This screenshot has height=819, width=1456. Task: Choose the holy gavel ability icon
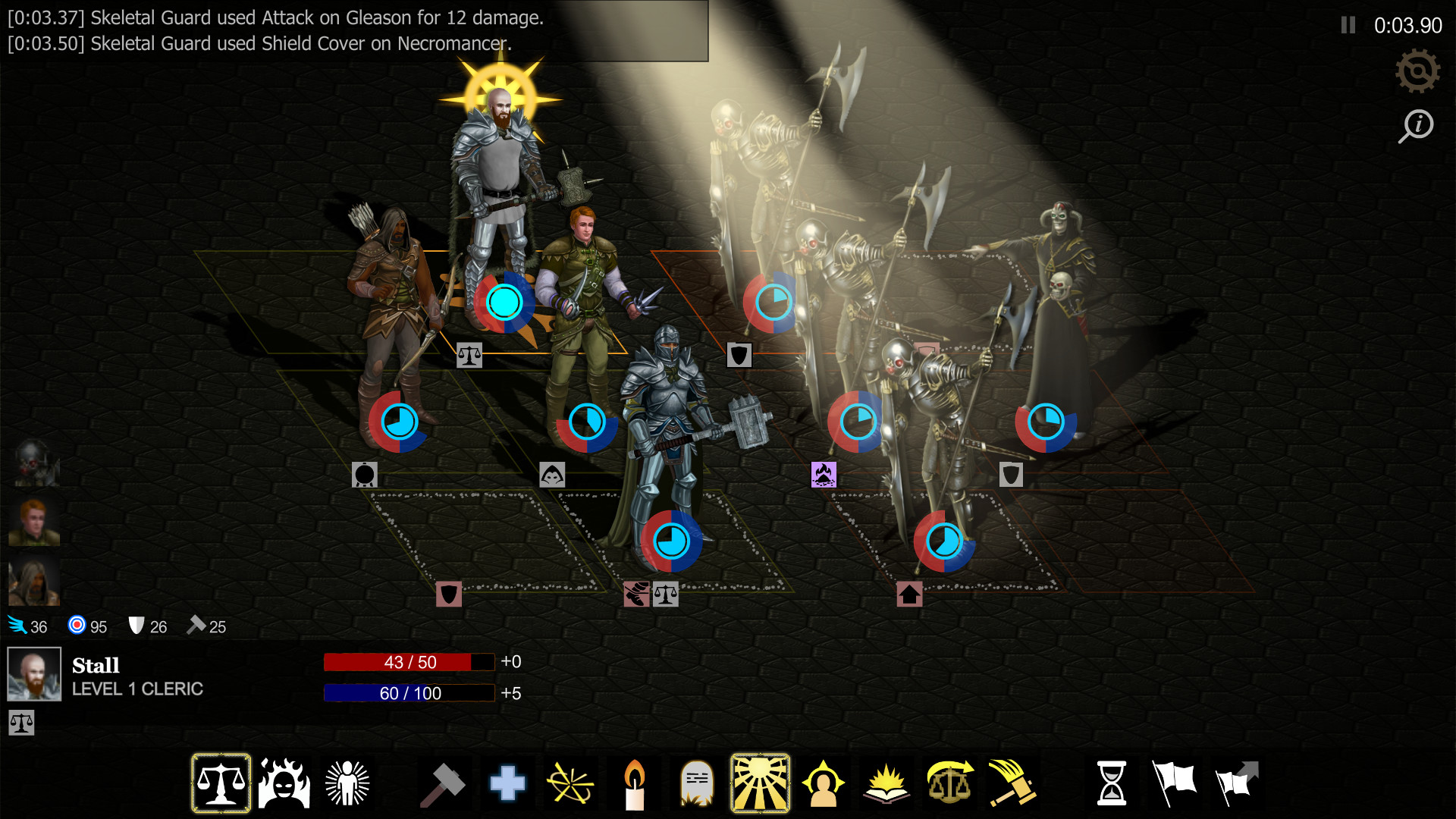point(1012,782)
